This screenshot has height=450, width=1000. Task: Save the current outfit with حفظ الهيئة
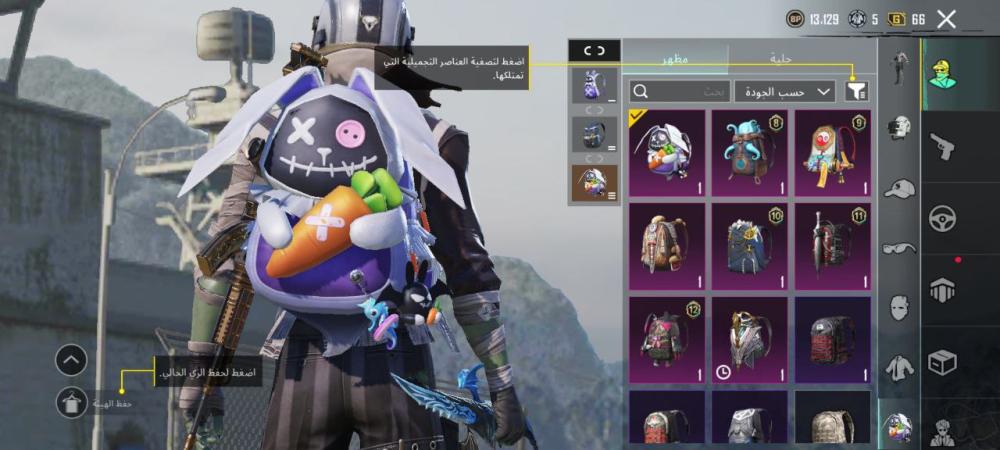click(71, 402)
